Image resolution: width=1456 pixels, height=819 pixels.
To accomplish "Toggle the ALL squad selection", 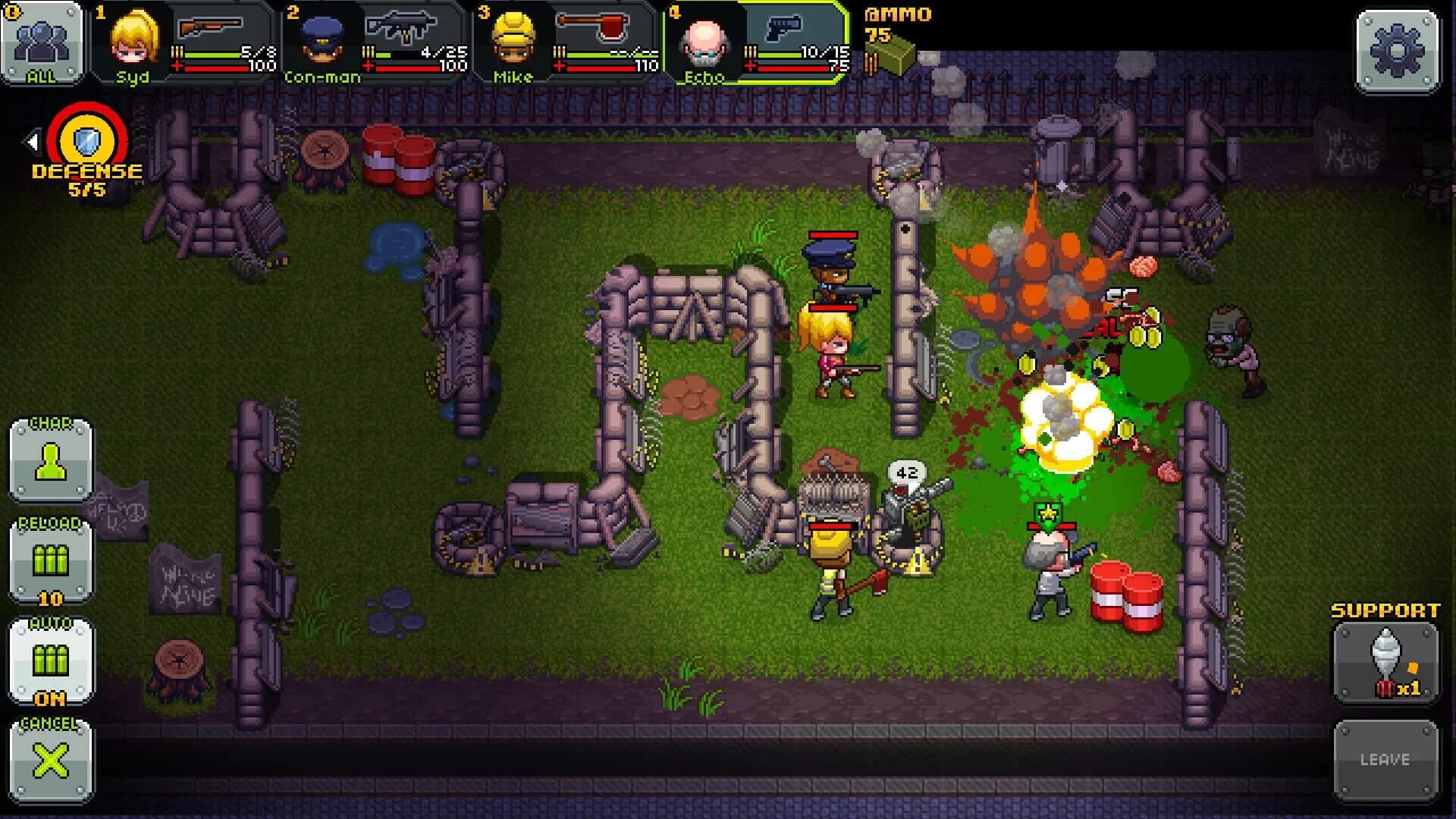I will 42,42.
